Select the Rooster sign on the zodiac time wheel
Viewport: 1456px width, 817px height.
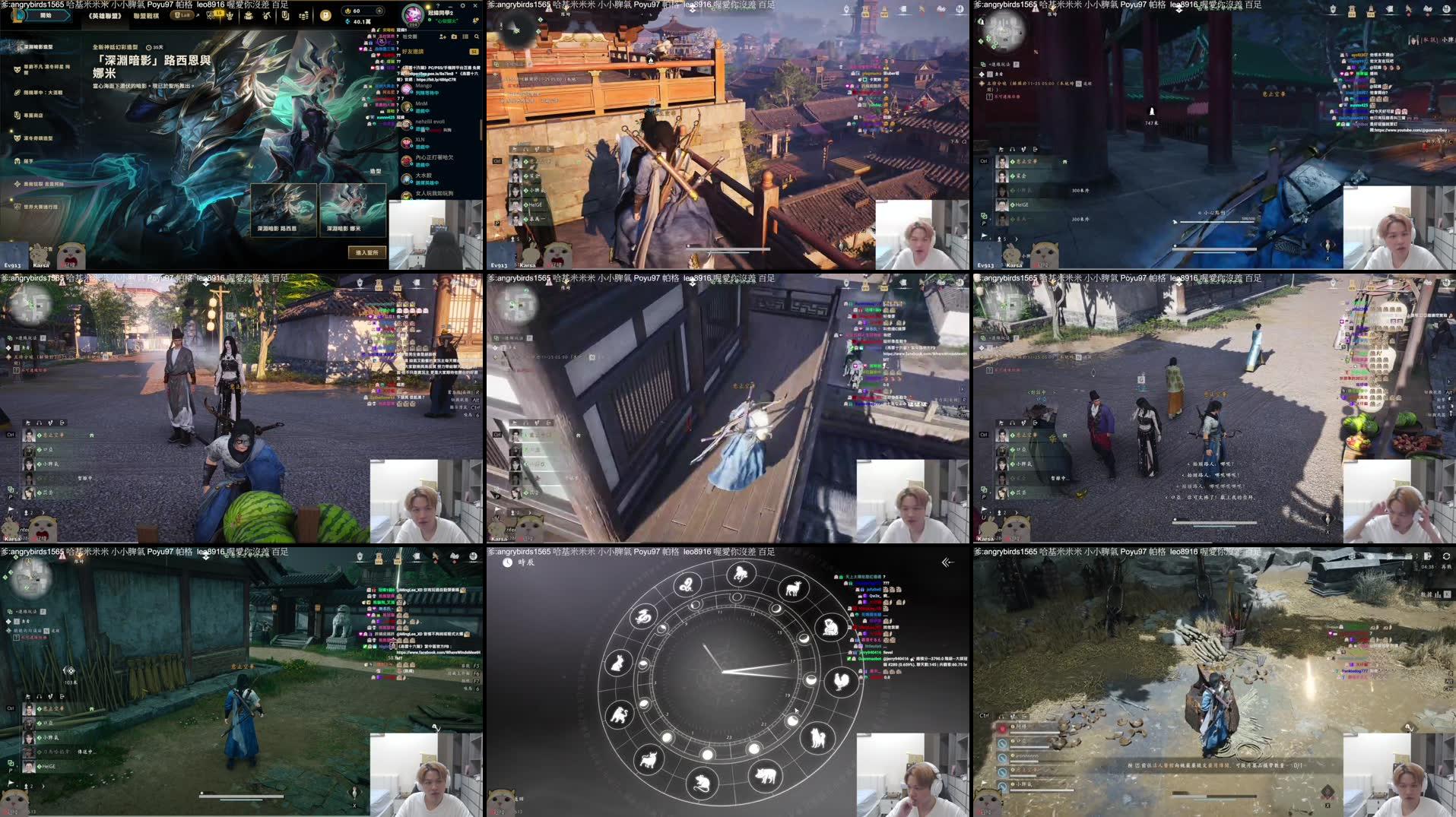click(841, 682)
